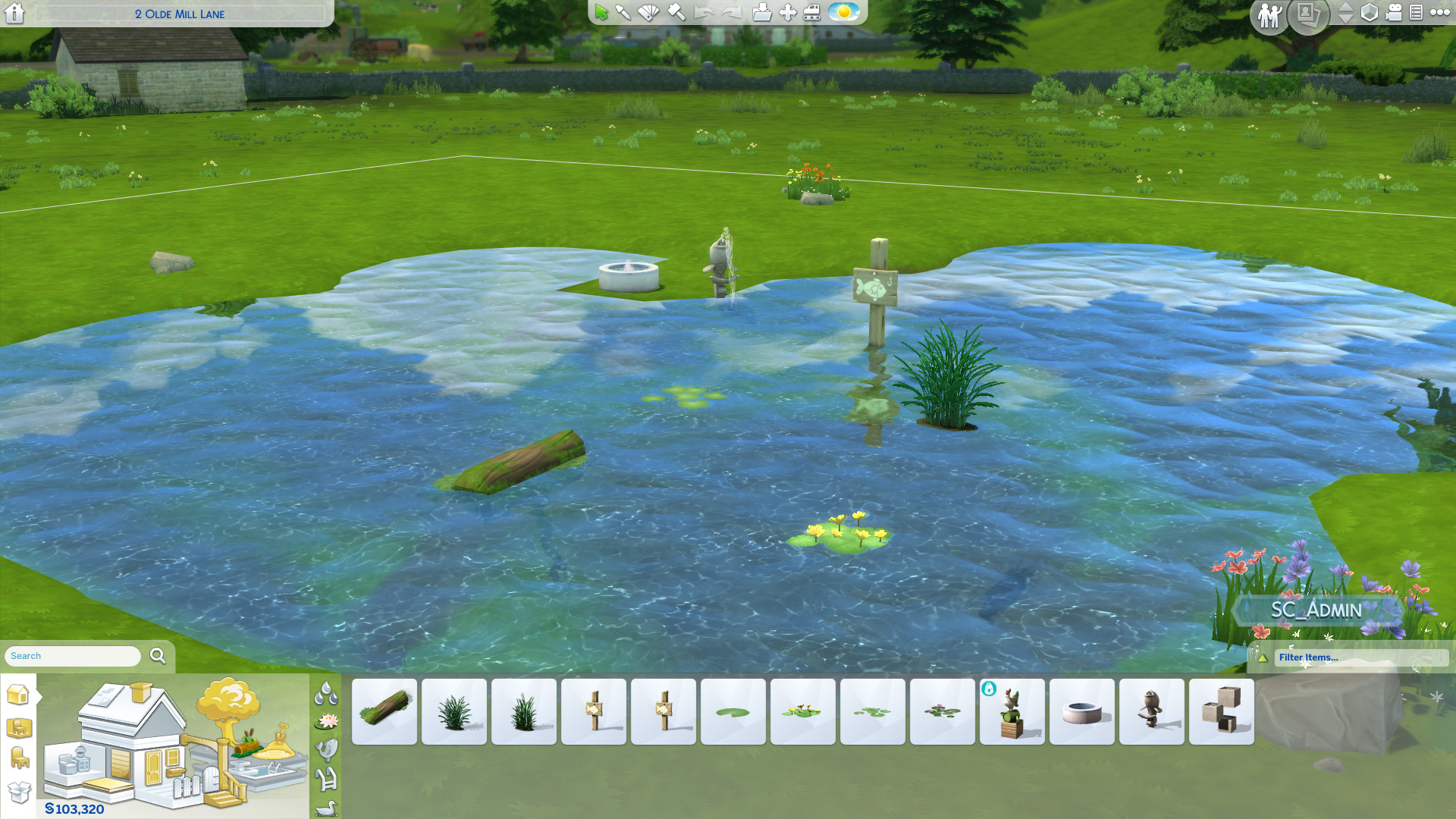Viewport: 1456px width, 819px height.
Task: Choose the stacked stone cubes thumbnail
Action: point(1222,711)
